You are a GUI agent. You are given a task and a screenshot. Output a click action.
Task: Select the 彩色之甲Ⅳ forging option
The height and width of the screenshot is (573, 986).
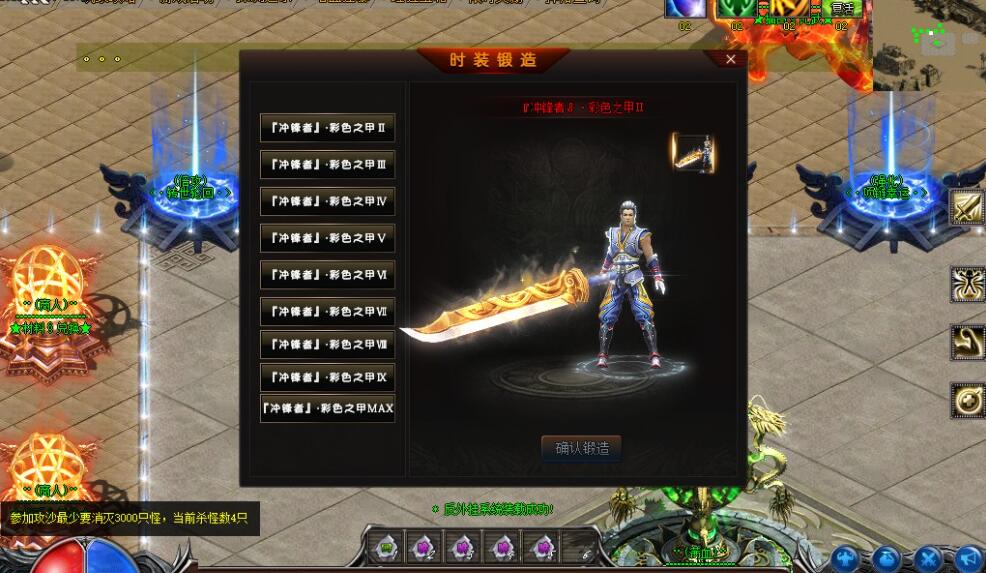click(x=327, y=201)
